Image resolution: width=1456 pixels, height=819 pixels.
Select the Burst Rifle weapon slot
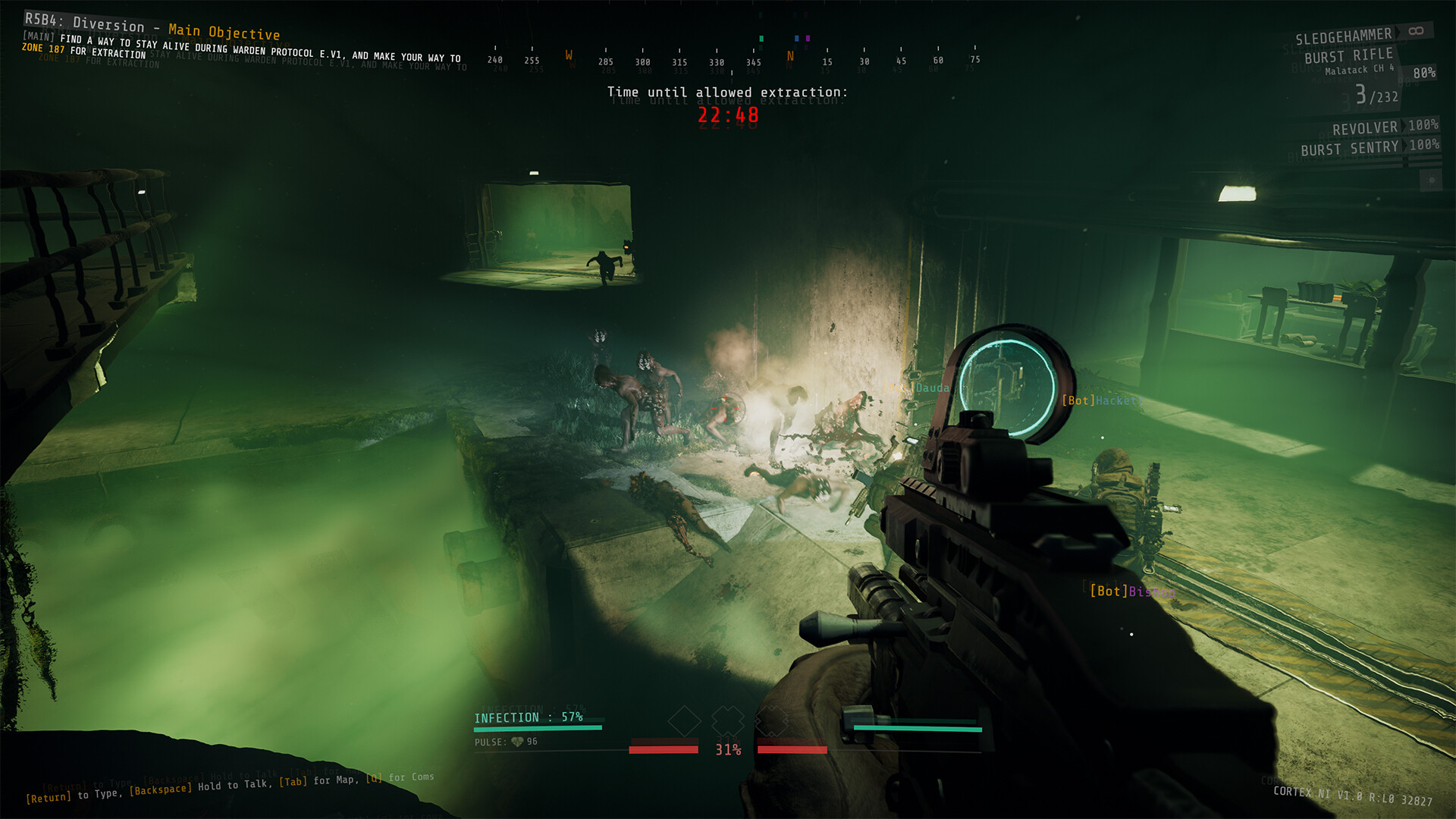(x=1349, y=55)
